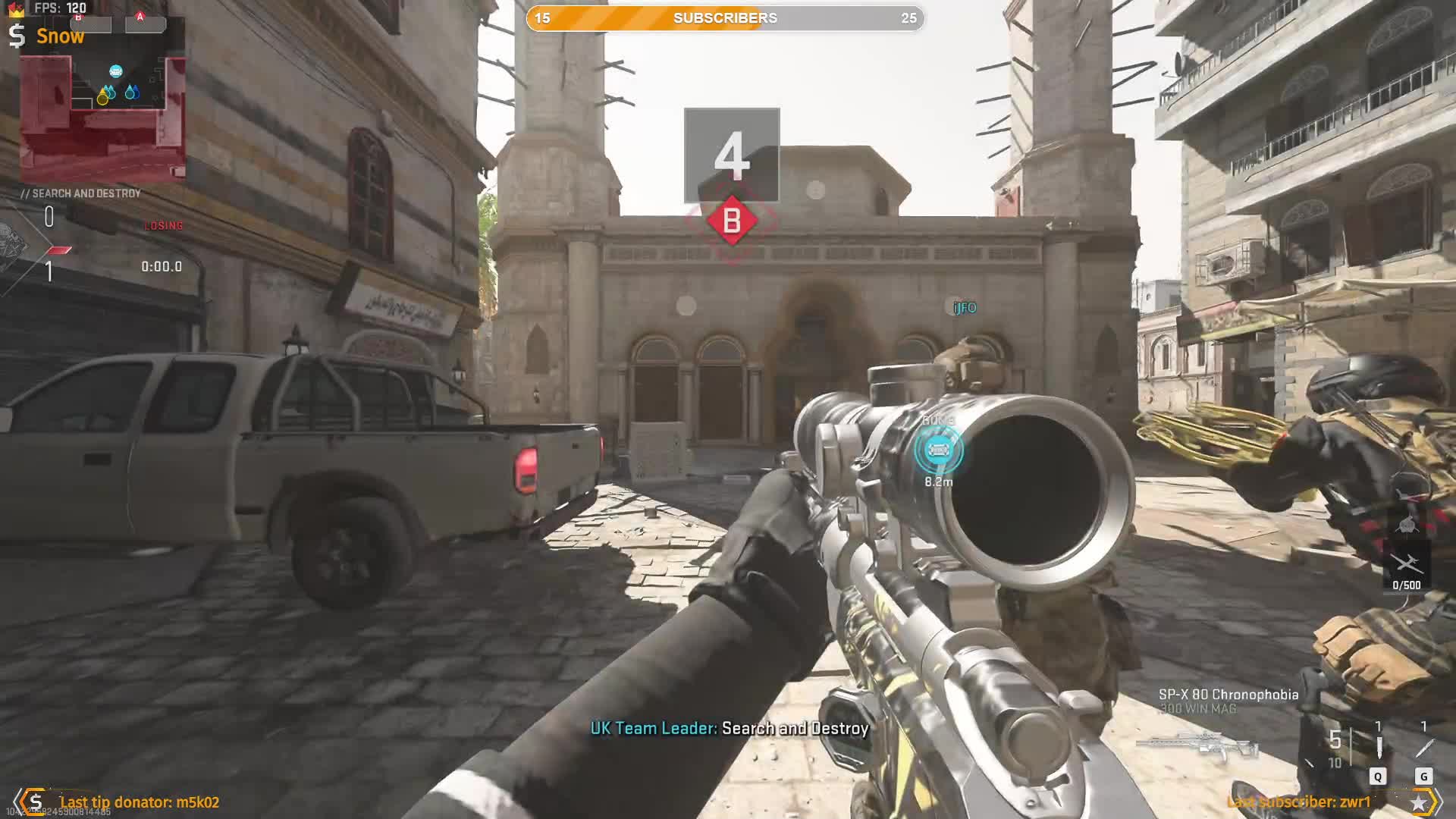
Task: Select the tactical equipment icon above Q
Action: click(x=1378, y=748)
